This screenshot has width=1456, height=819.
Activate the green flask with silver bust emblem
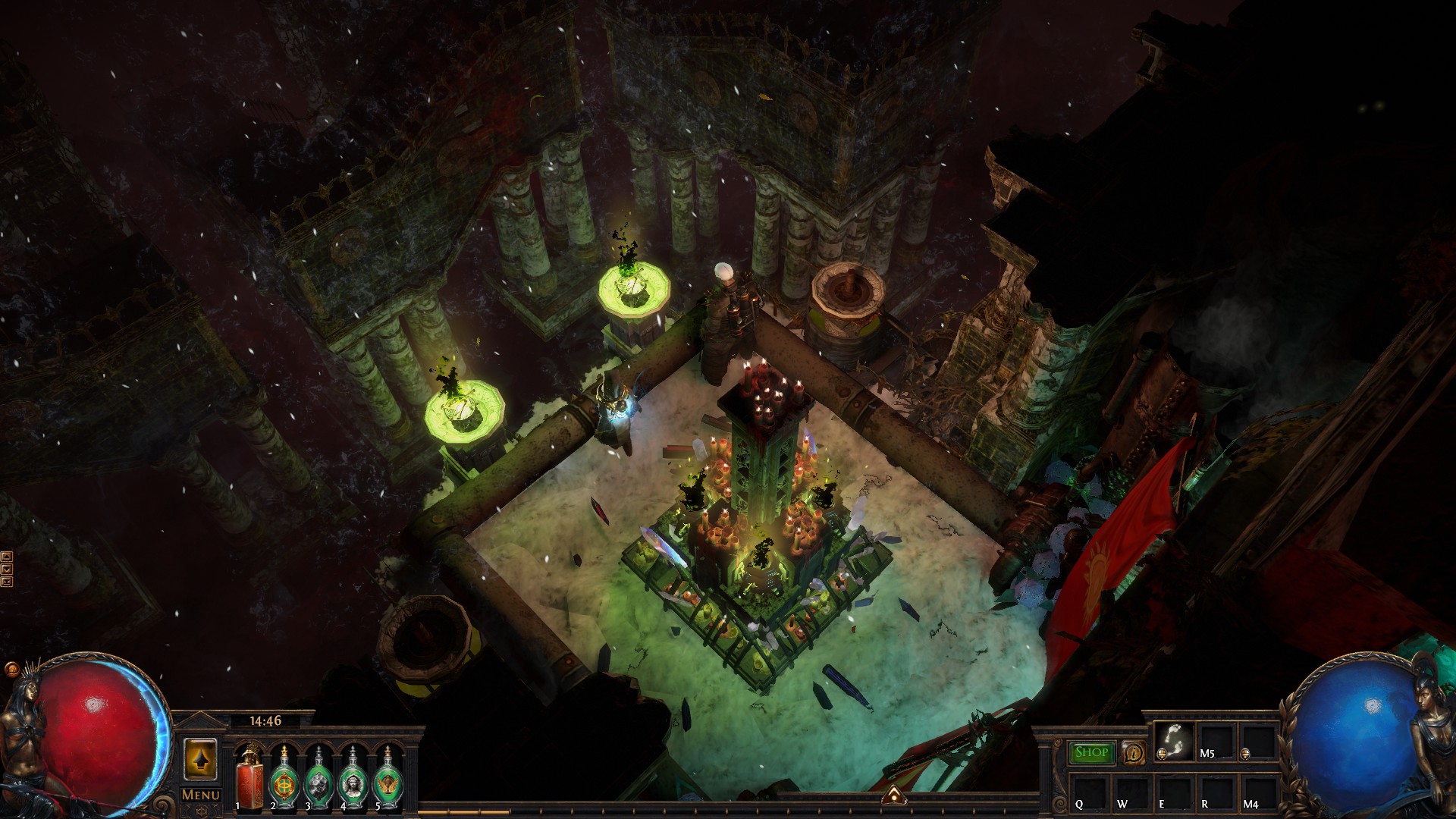(353, 779)
